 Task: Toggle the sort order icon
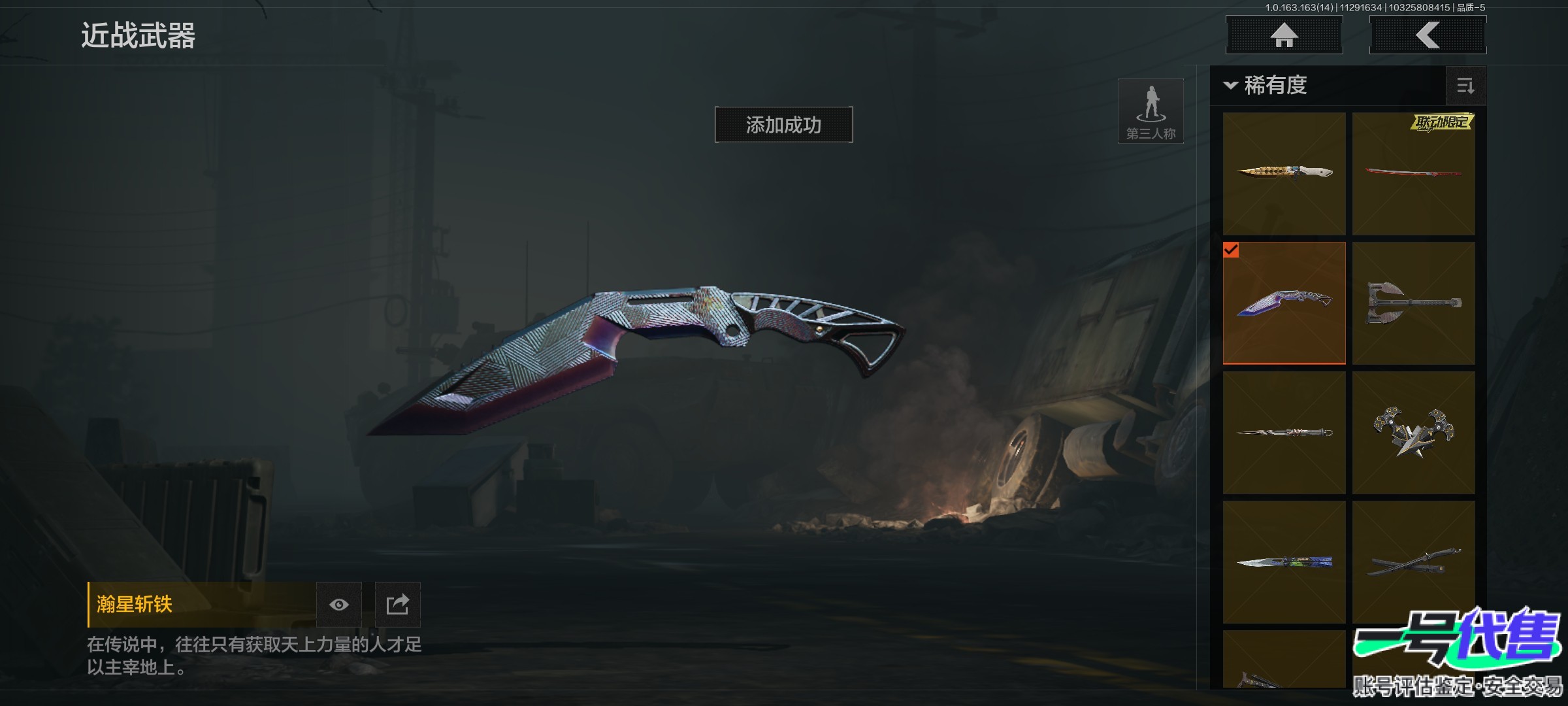(1465, 86)
